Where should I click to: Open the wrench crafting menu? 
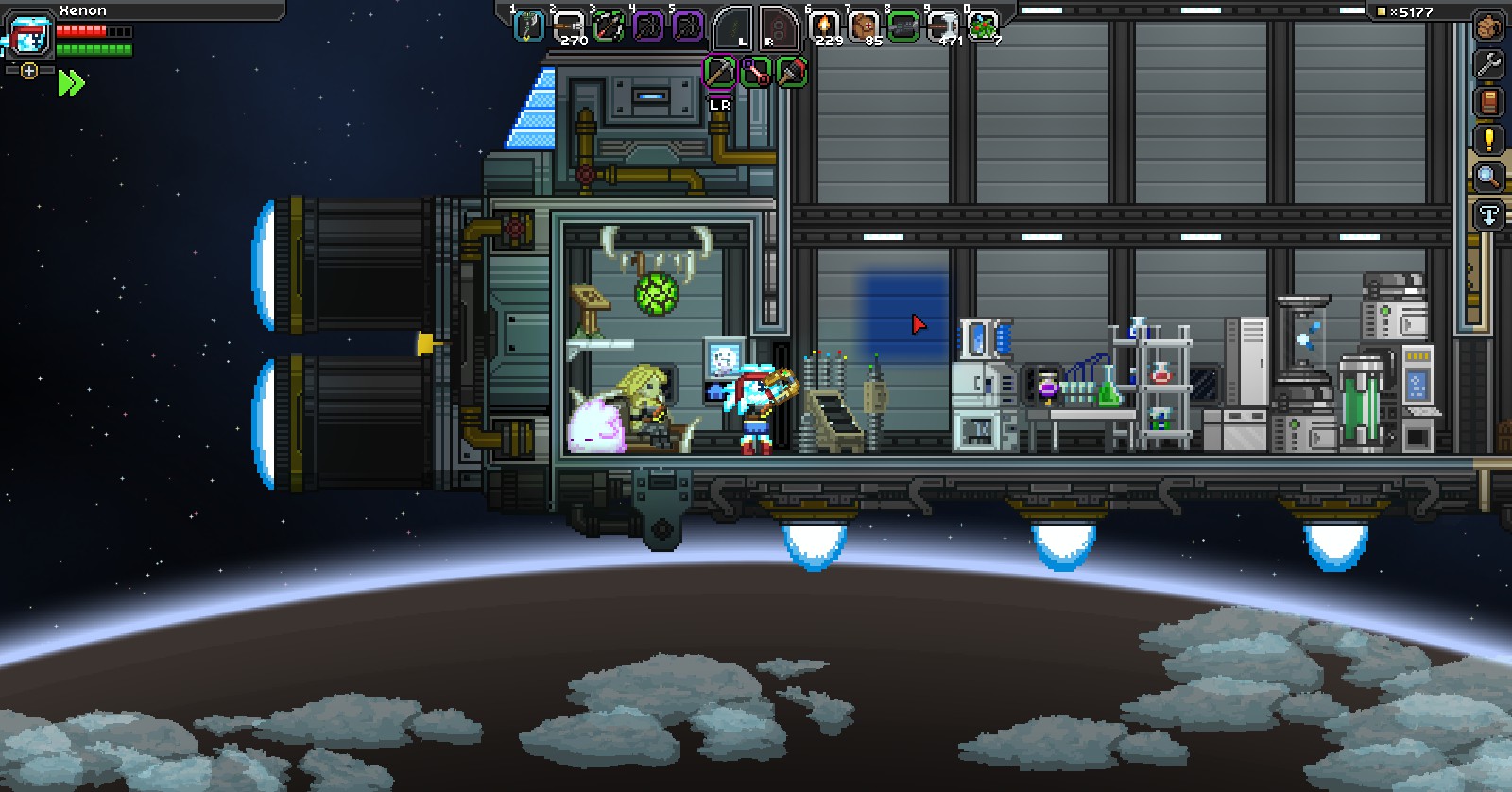pos(1488,64)
